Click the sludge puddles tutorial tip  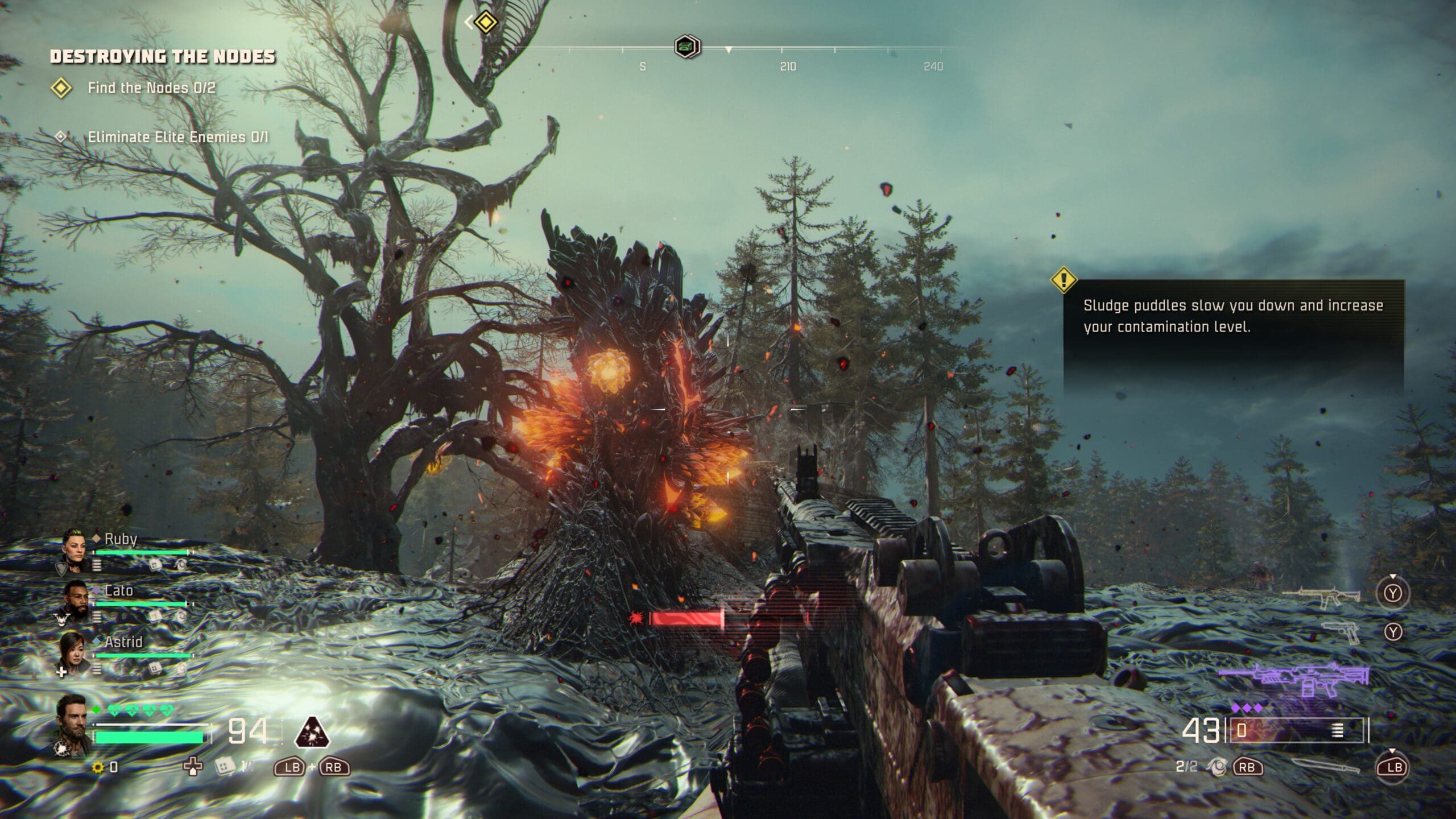[x=1233, y=316]
